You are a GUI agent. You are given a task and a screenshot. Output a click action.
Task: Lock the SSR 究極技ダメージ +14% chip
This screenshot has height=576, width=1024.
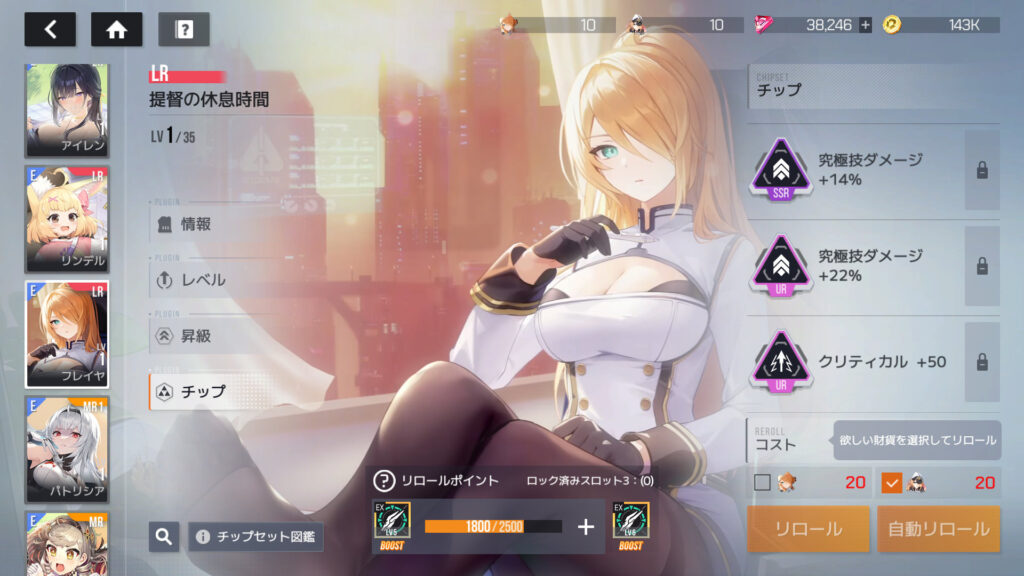click(x=982, y=170)
